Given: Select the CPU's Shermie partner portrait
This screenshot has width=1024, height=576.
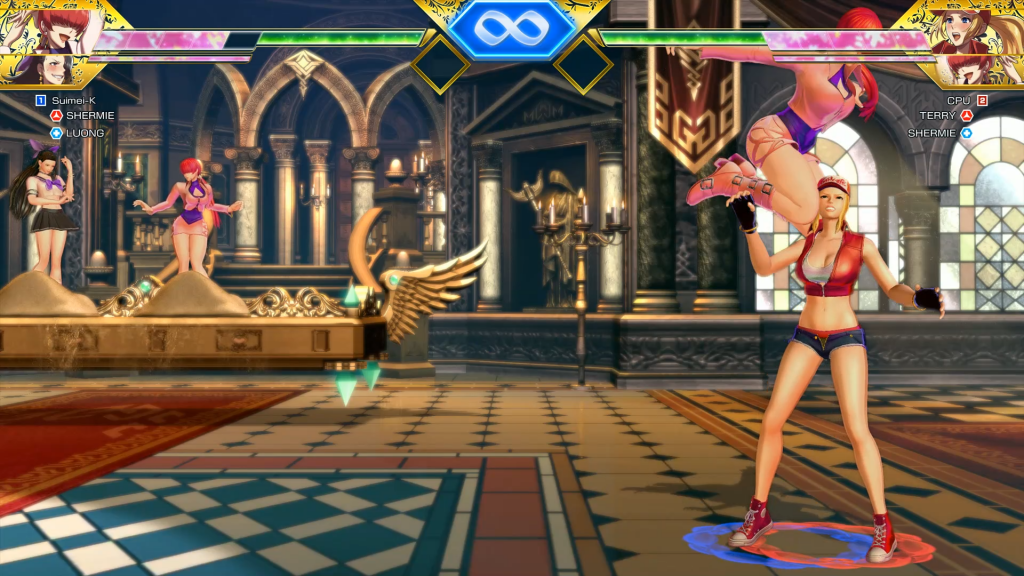Looking at the screenshot, I should [x=970, y=70].
